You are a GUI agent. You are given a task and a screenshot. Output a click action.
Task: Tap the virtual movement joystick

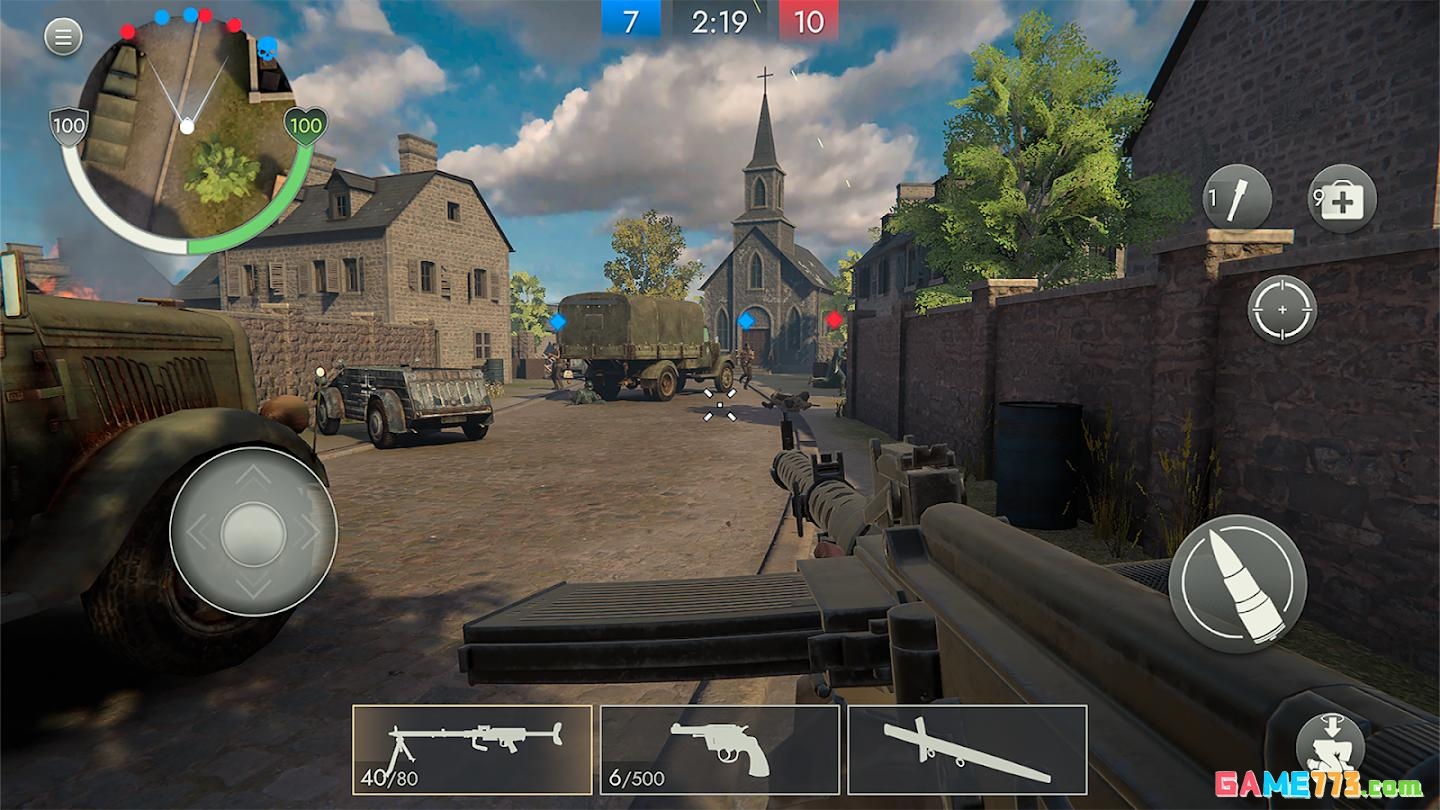tap(253, 532)
